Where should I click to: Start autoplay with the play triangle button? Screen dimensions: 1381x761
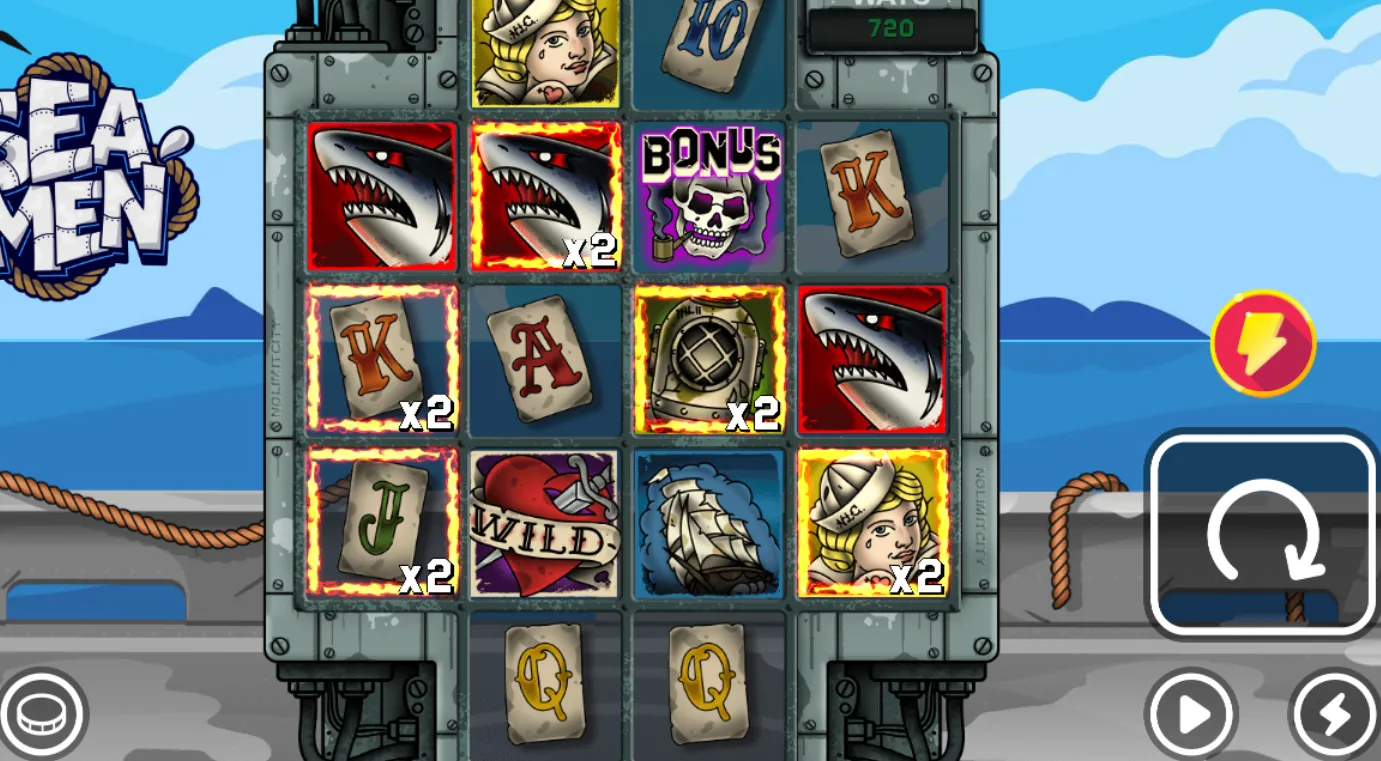1191,714
